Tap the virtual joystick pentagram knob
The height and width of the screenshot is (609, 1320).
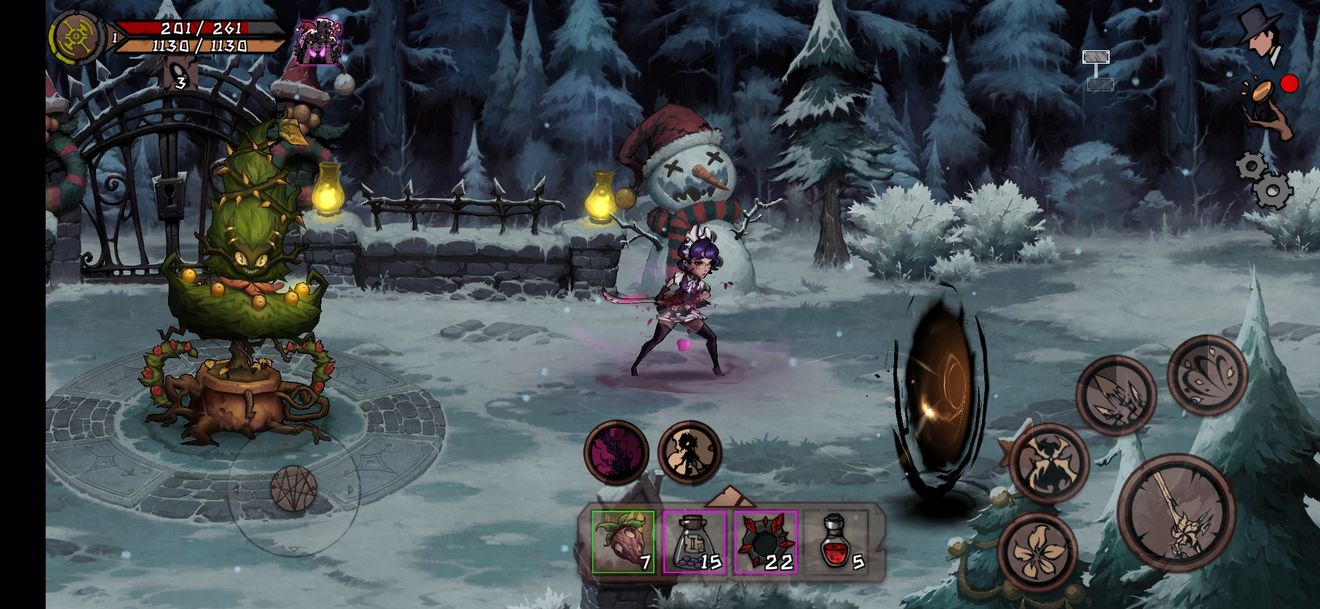(293, 489)
